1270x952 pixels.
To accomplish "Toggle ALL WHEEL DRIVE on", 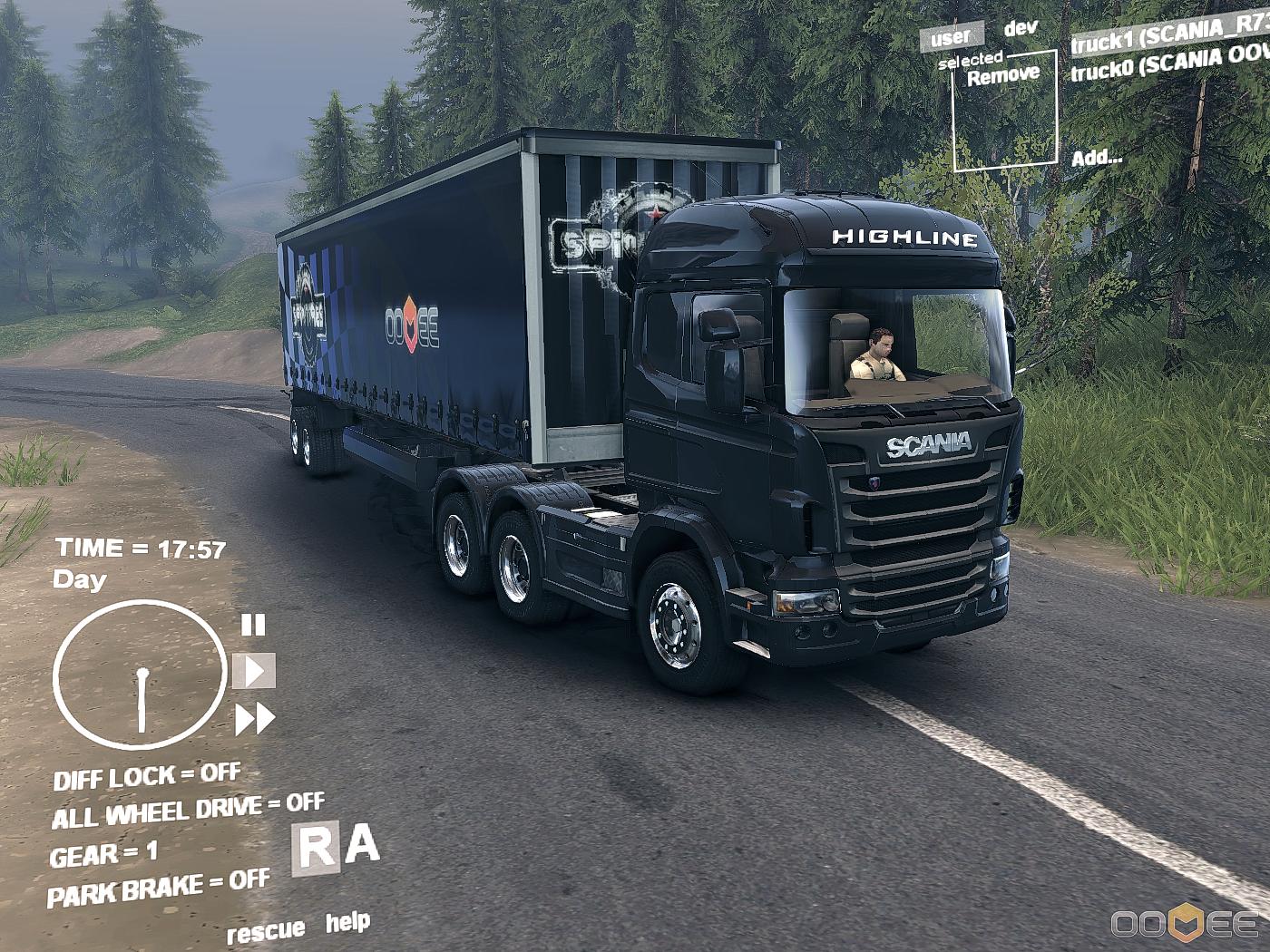I will pyautogui.click(x=188, y=811).
